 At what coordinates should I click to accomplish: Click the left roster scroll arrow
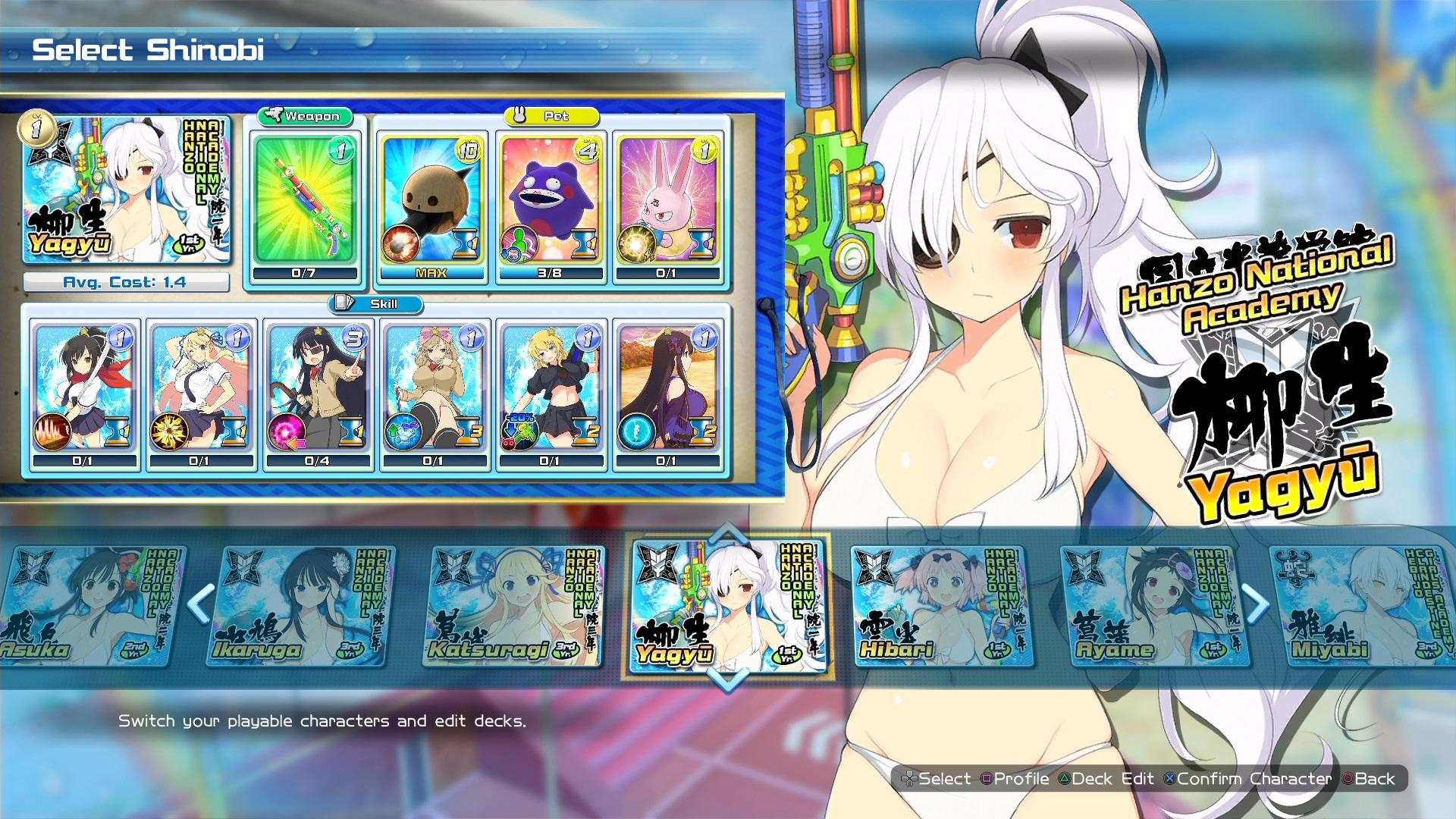(200, 604)
